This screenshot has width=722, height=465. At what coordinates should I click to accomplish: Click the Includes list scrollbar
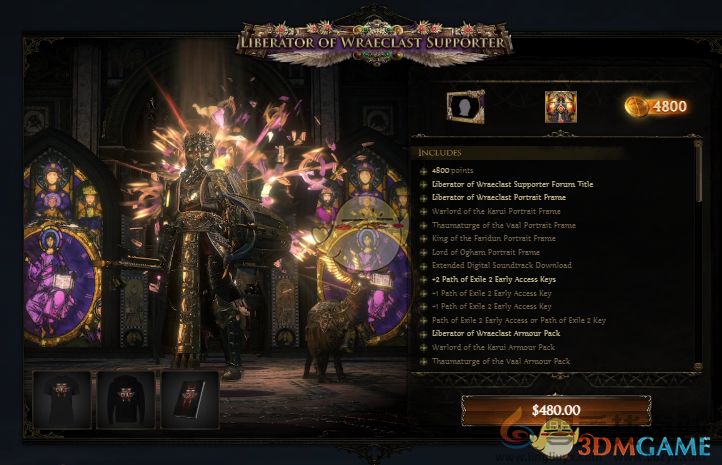point(698,200)
